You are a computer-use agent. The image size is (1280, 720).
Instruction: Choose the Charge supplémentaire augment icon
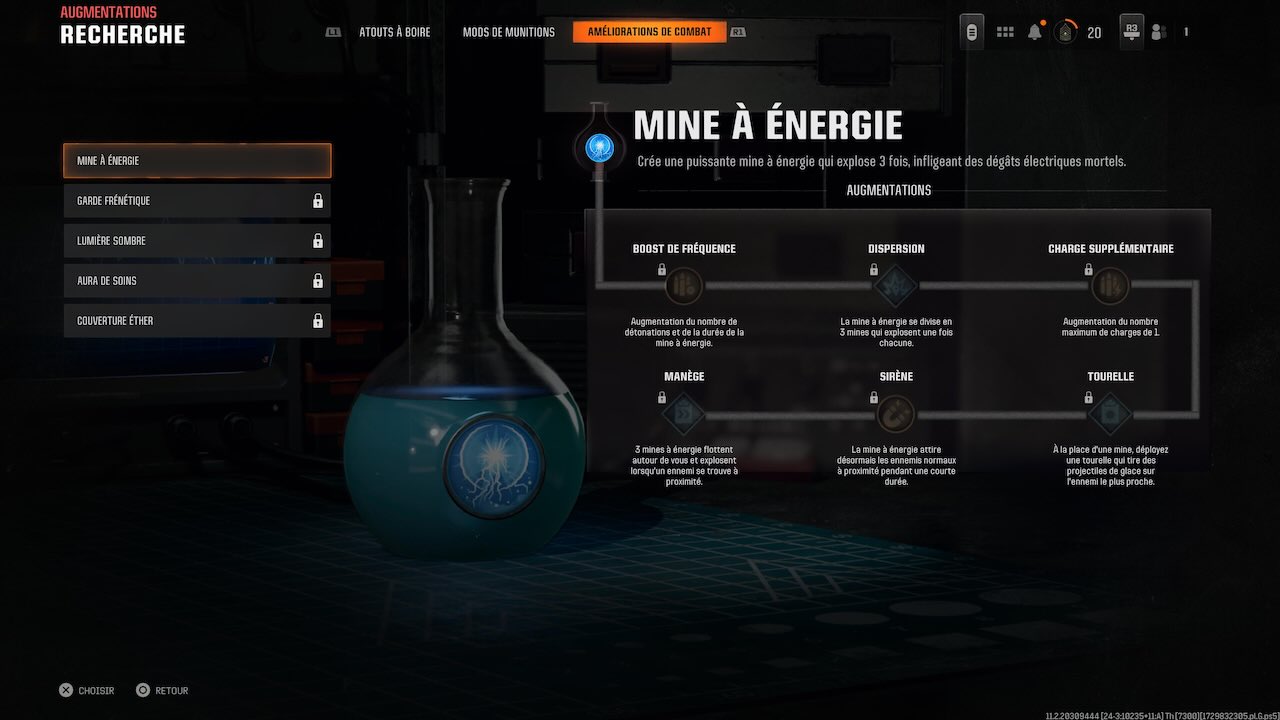[x=1110, y=286]
